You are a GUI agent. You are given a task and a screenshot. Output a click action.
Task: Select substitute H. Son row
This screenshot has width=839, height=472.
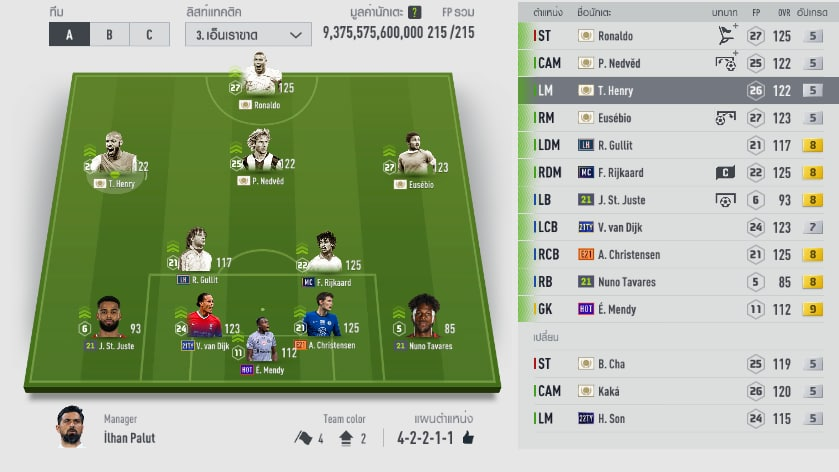click(678, 418)
